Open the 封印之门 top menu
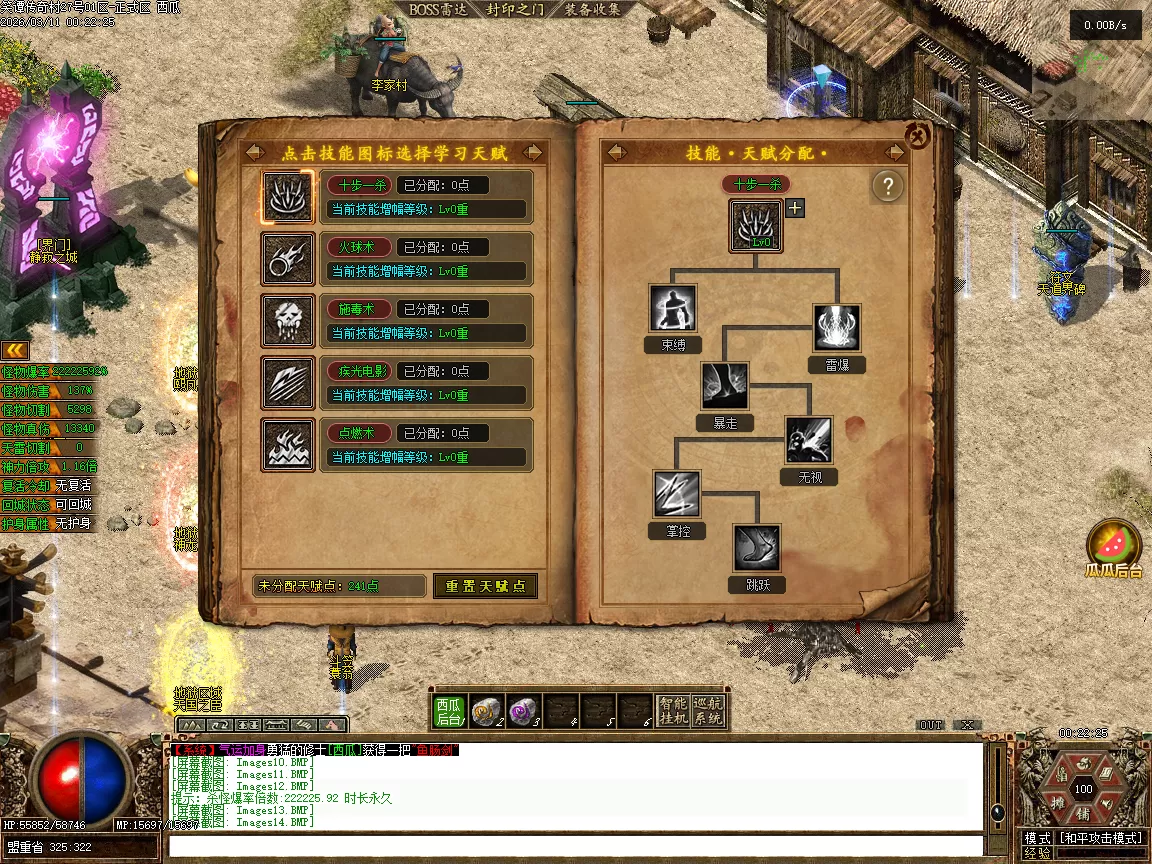The image size is (1152, 864). (515, 10)
